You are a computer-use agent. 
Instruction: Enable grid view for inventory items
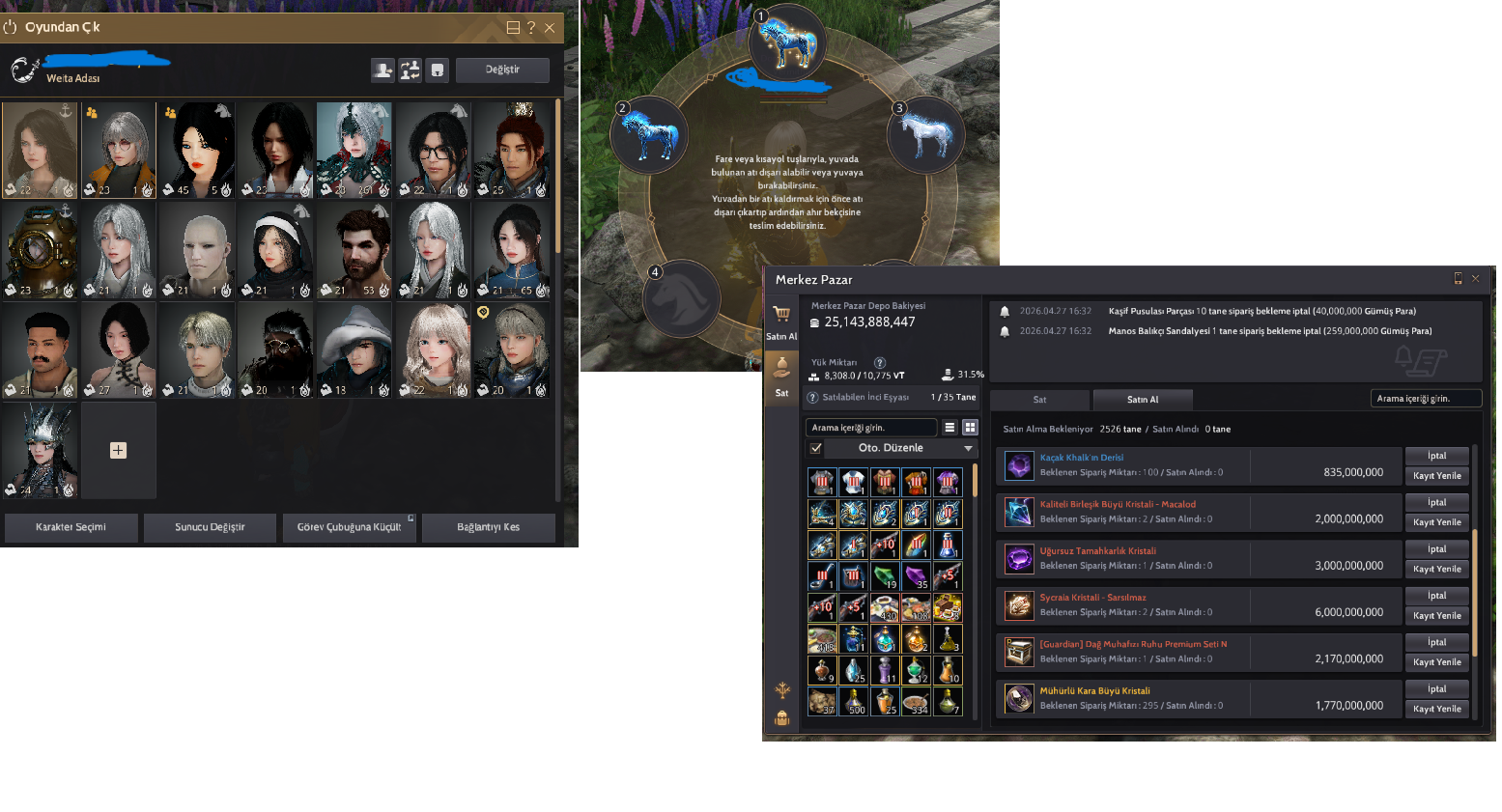click(970, 428)
